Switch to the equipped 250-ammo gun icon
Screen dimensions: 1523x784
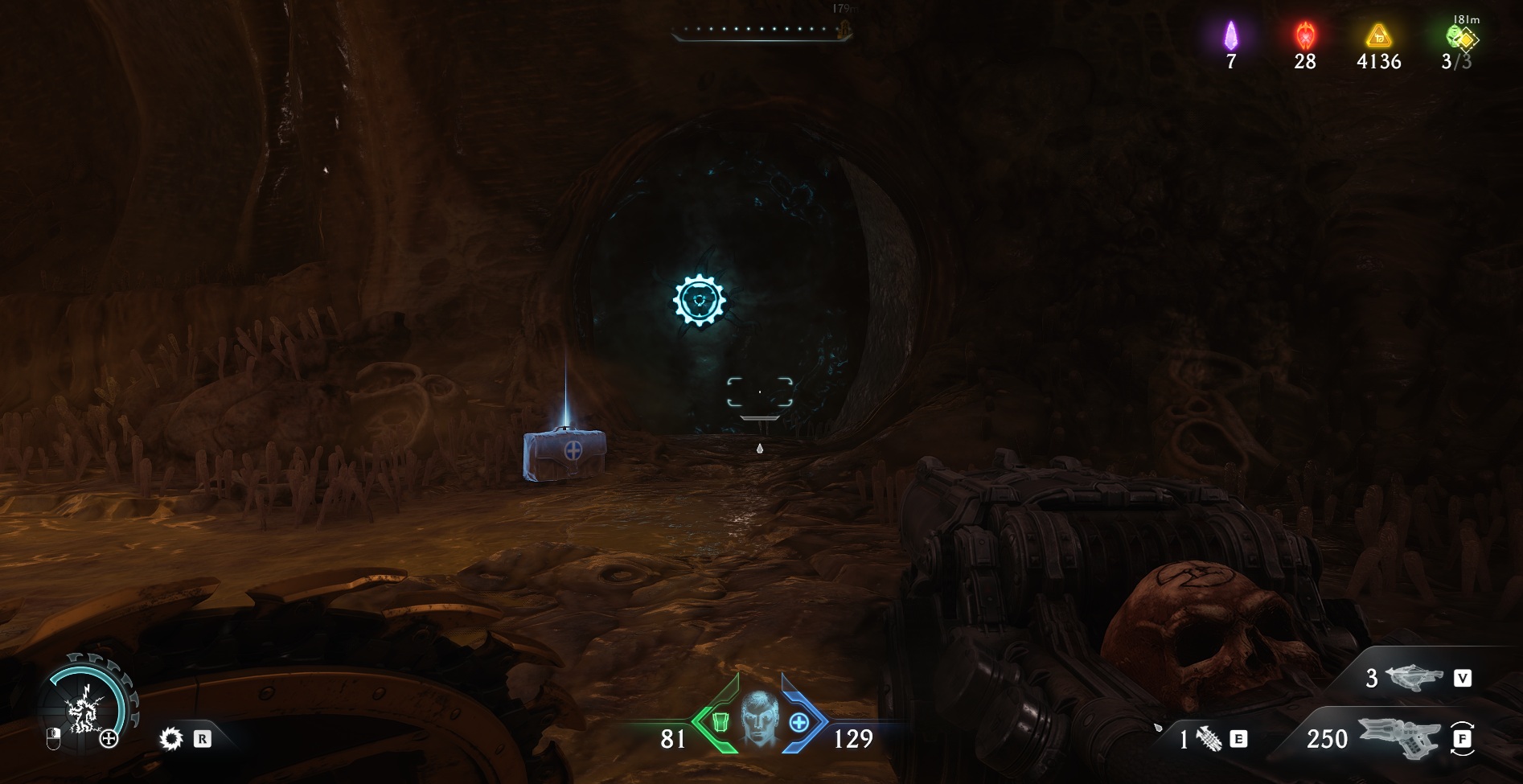pyautogui.click(x=1398, y=738)
